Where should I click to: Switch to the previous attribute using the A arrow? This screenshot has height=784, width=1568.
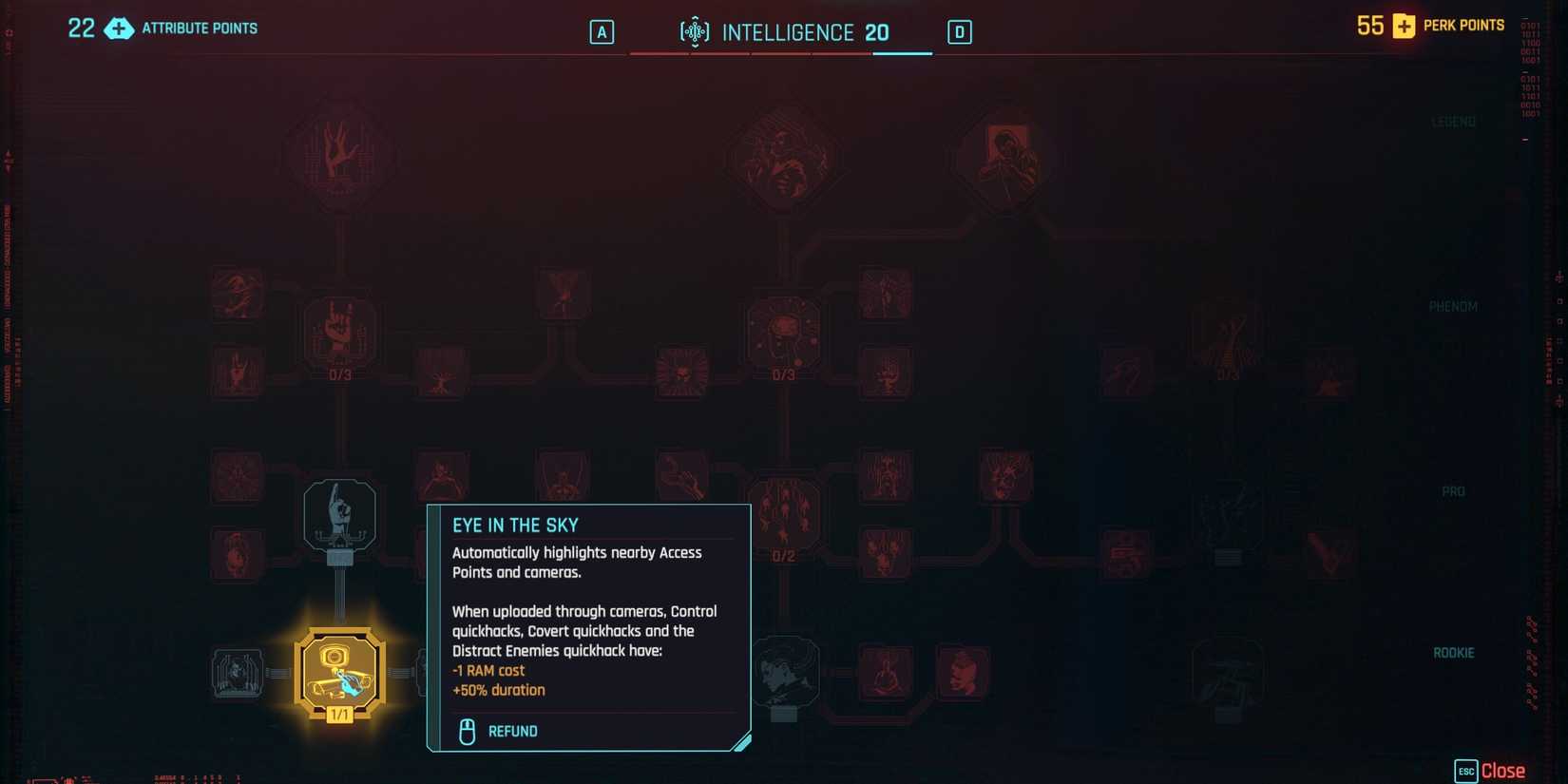[x=602, y=31]
